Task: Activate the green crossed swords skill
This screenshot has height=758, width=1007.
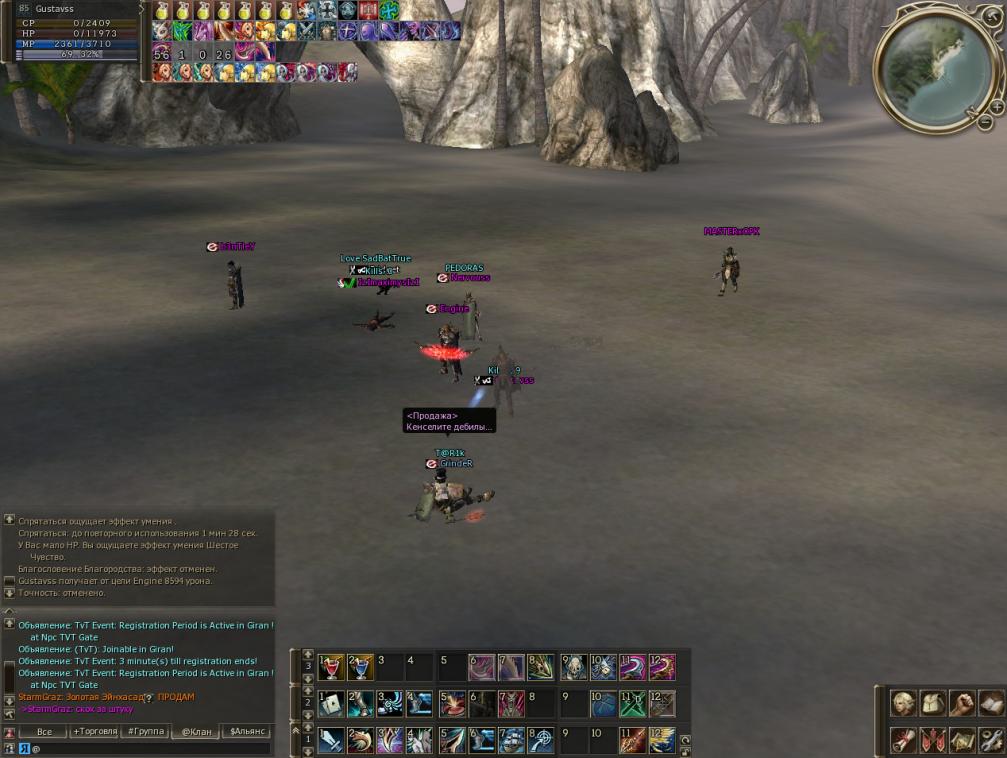Action: 632,704
